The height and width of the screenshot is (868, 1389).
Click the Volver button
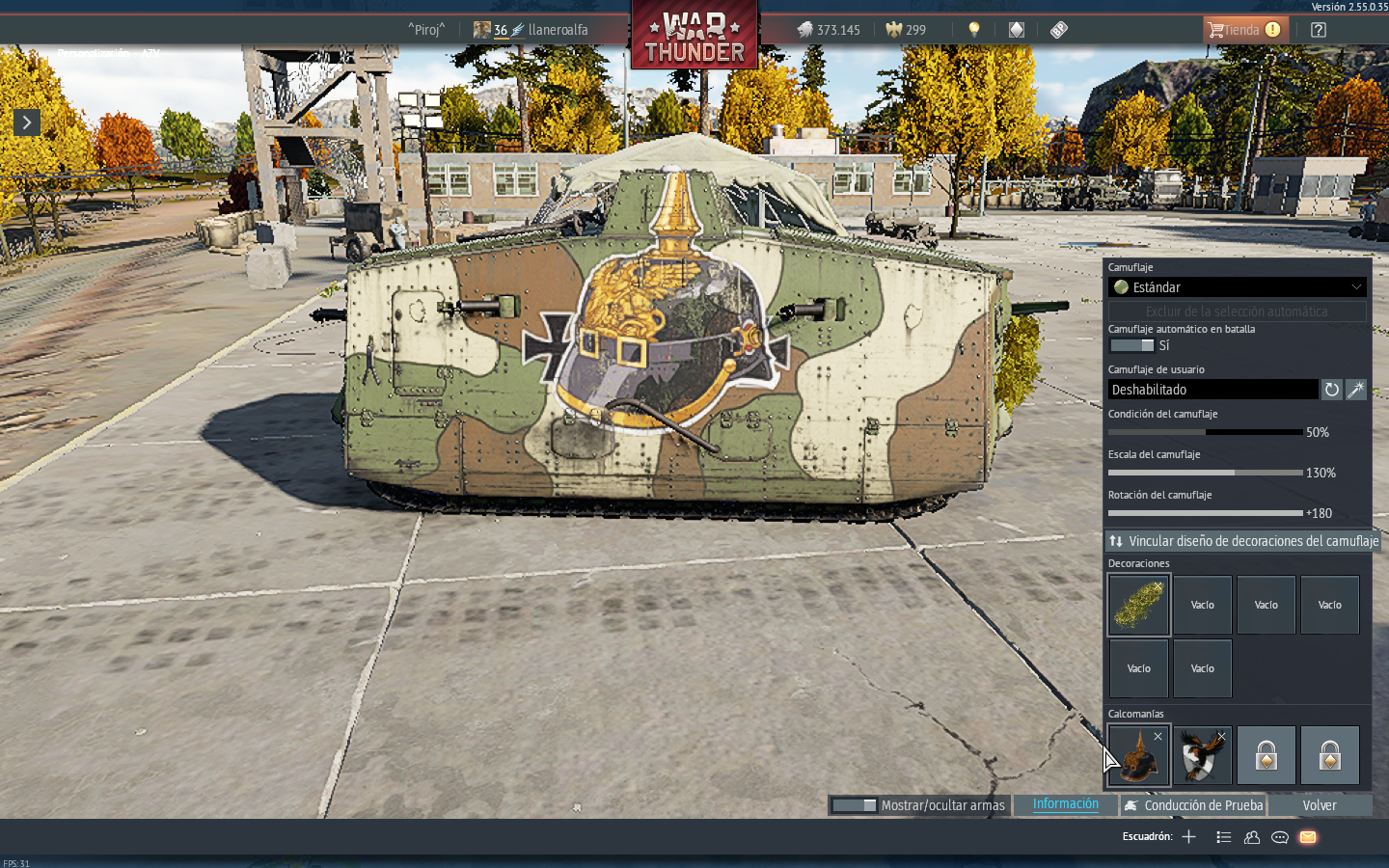click(1319, 805)
